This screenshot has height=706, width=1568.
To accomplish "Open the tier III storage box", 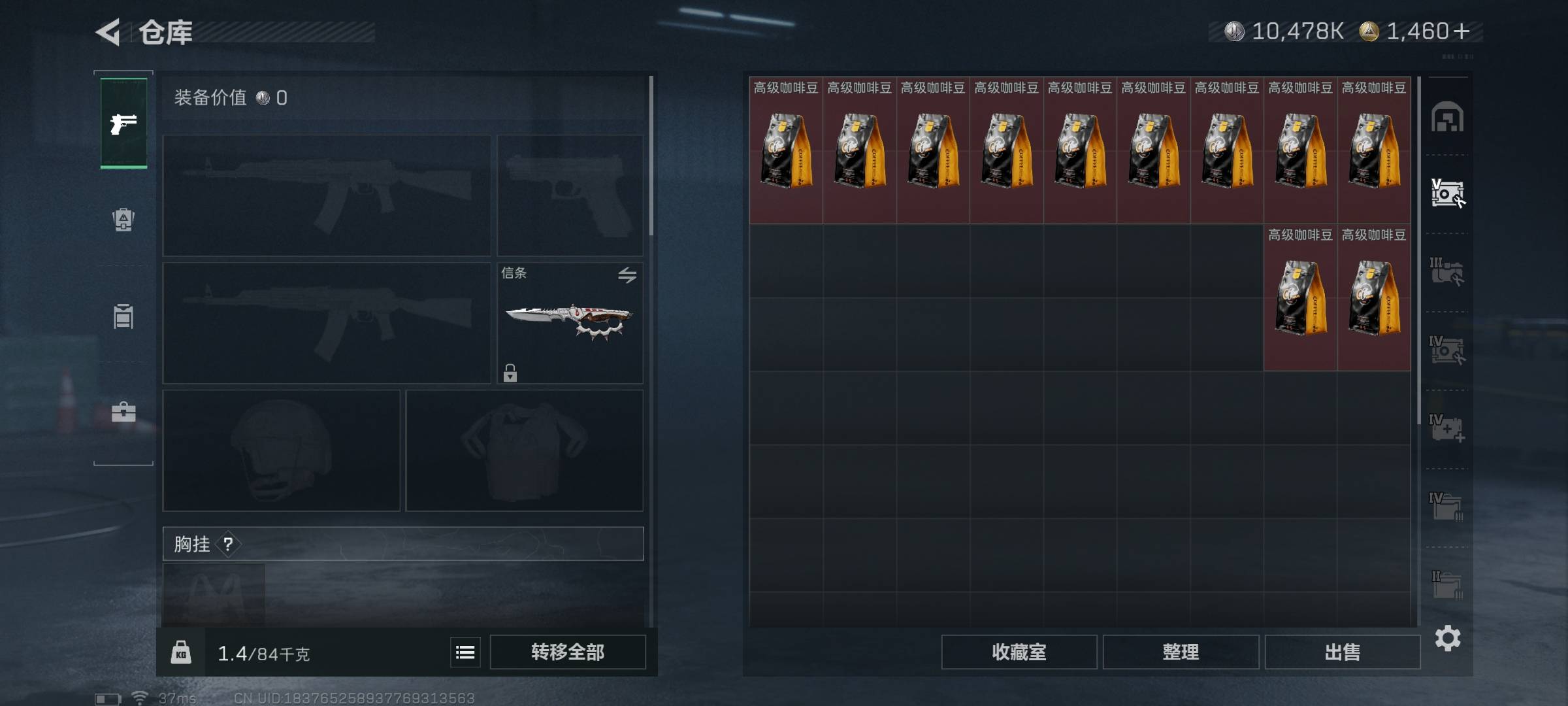I will click(1447, 272).
